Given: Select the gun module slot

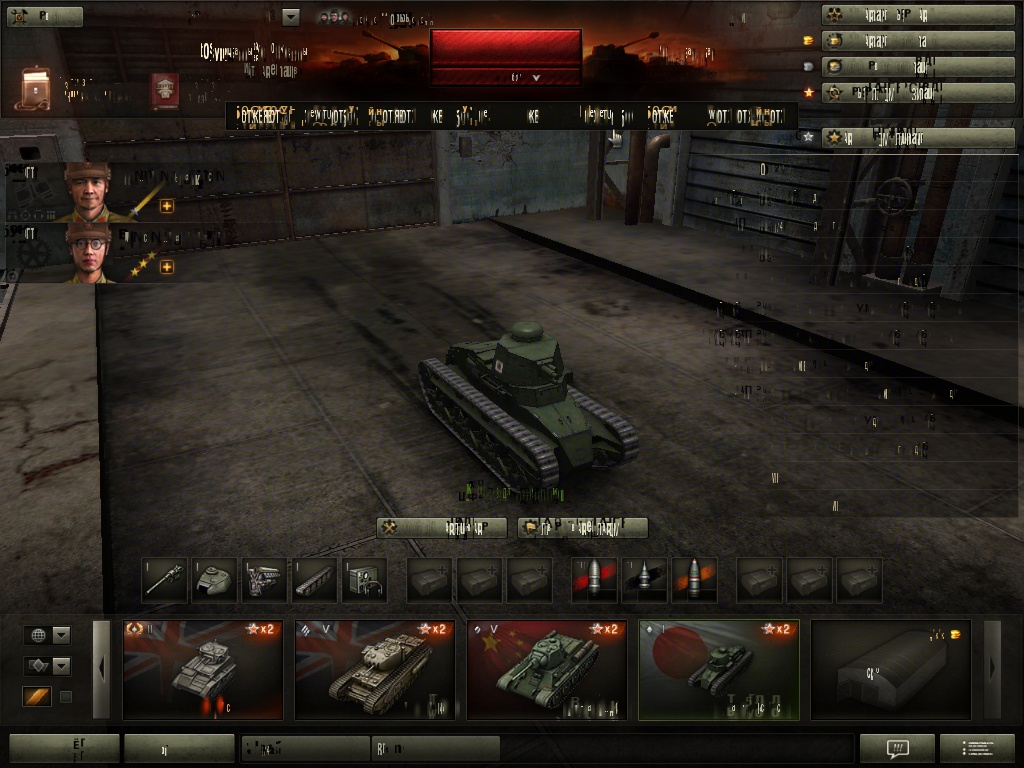Looking at the screenshot, I should (164, 581).
